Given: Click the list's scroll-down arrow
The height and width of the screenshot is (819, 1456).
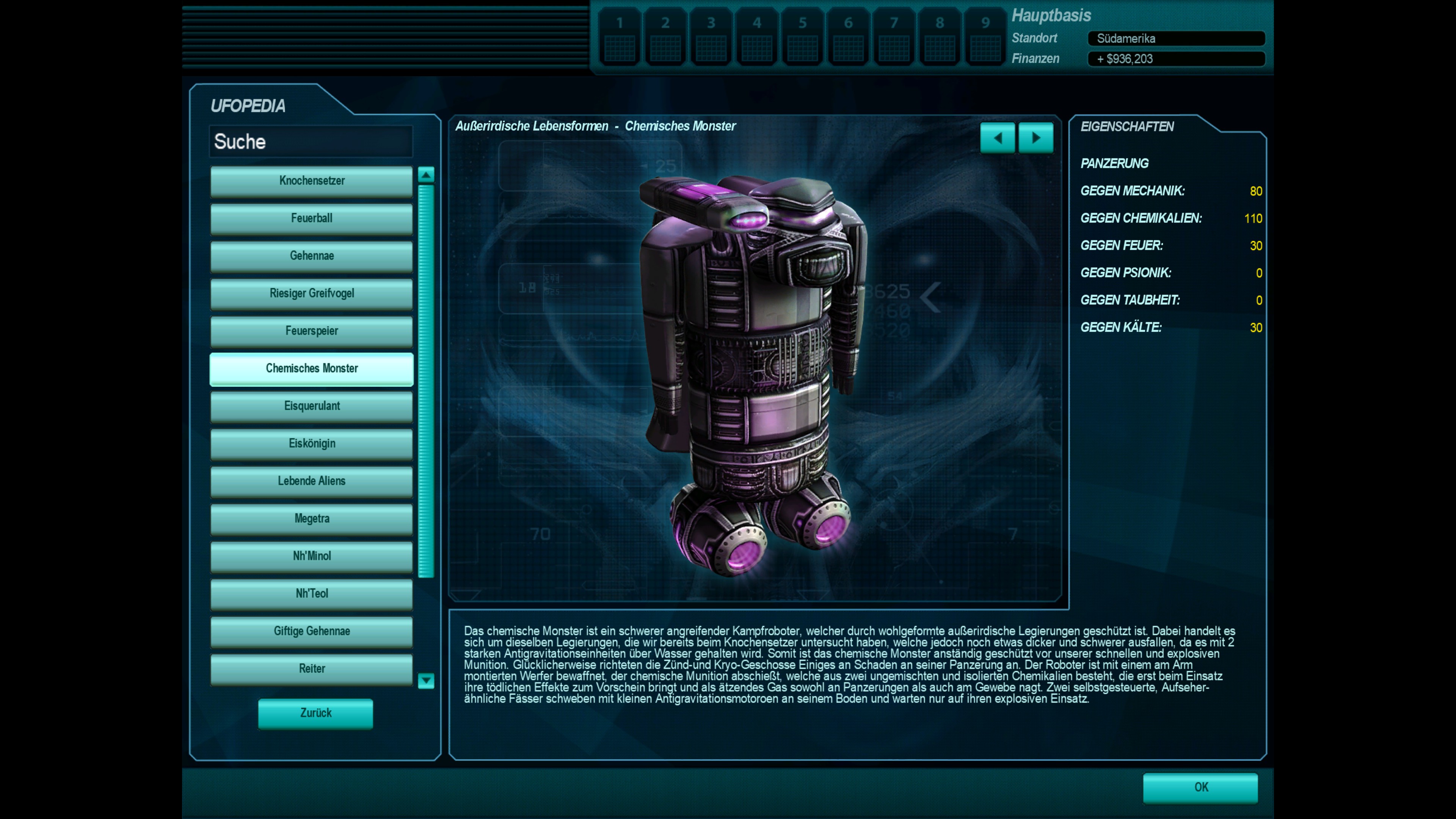Looking at the screenshot, I should pyautogui.click(x=426, y=681).
